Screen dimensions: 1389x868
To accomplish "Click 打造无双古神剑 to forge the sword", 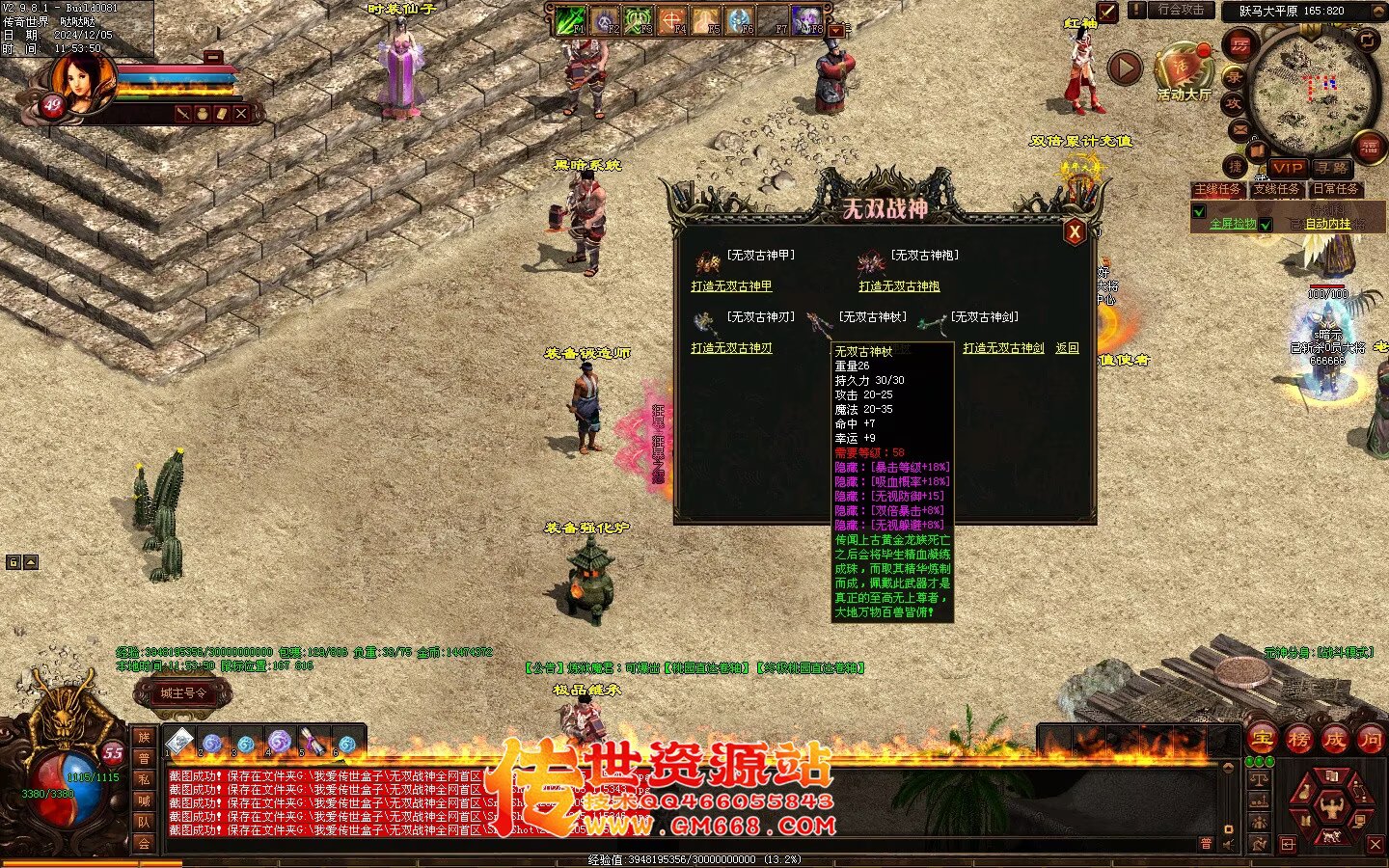I will click(1003, 348).
